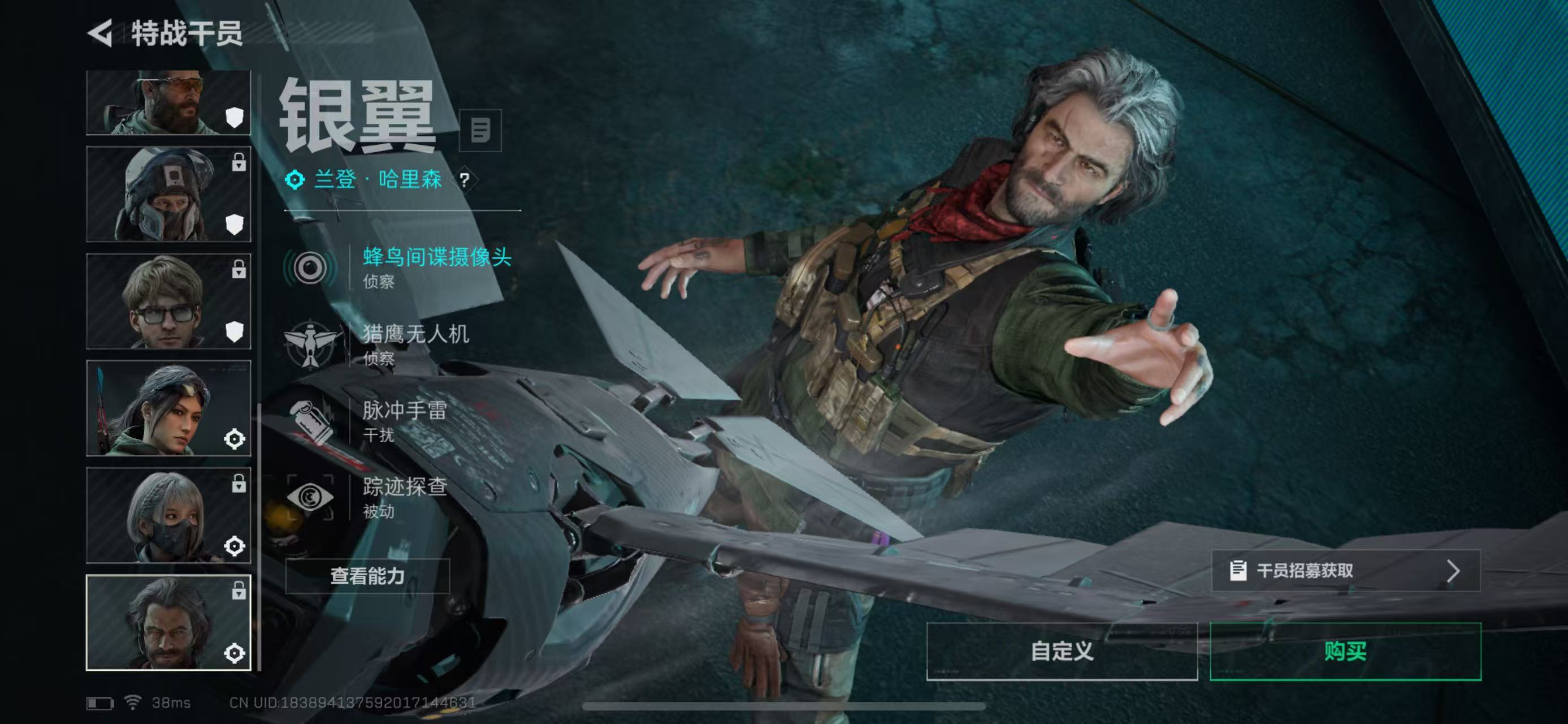This screenshot has width=1568, height=724.
Task: Open the help dropdown marked with question mark
Action: 465,180
